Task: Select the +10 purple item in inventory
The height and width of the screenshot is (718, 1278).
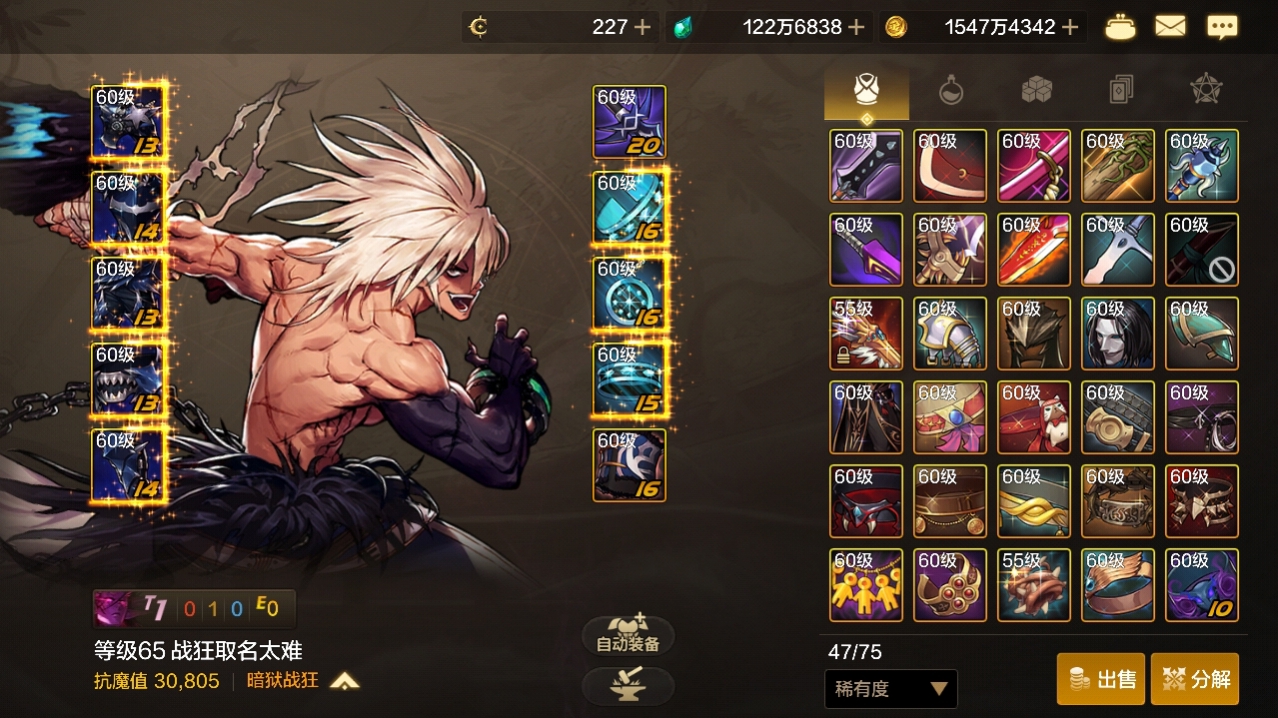Action: pos(1202,585)
